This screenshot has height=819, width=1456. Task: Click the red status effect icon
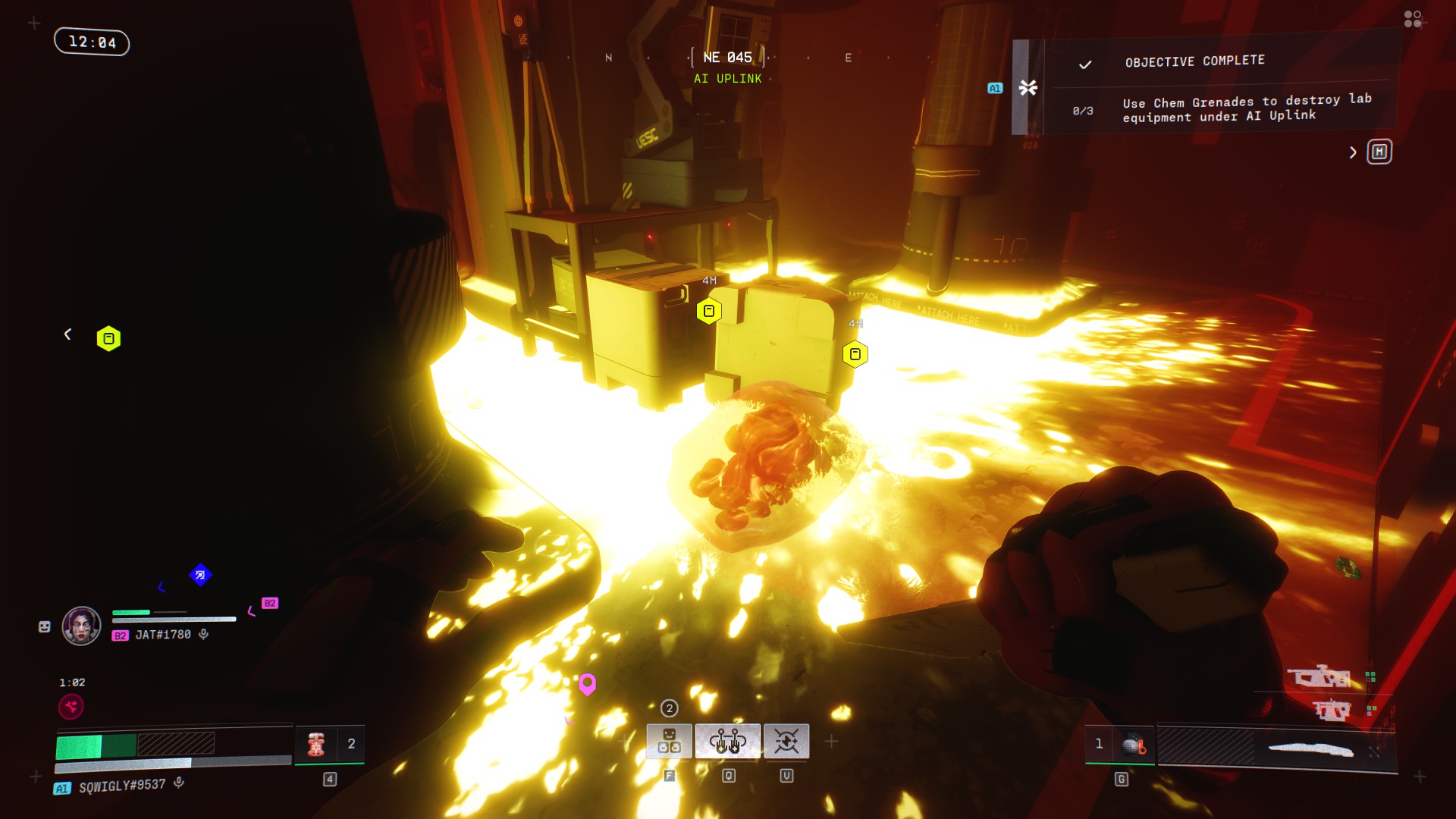[x=71, y=707]
